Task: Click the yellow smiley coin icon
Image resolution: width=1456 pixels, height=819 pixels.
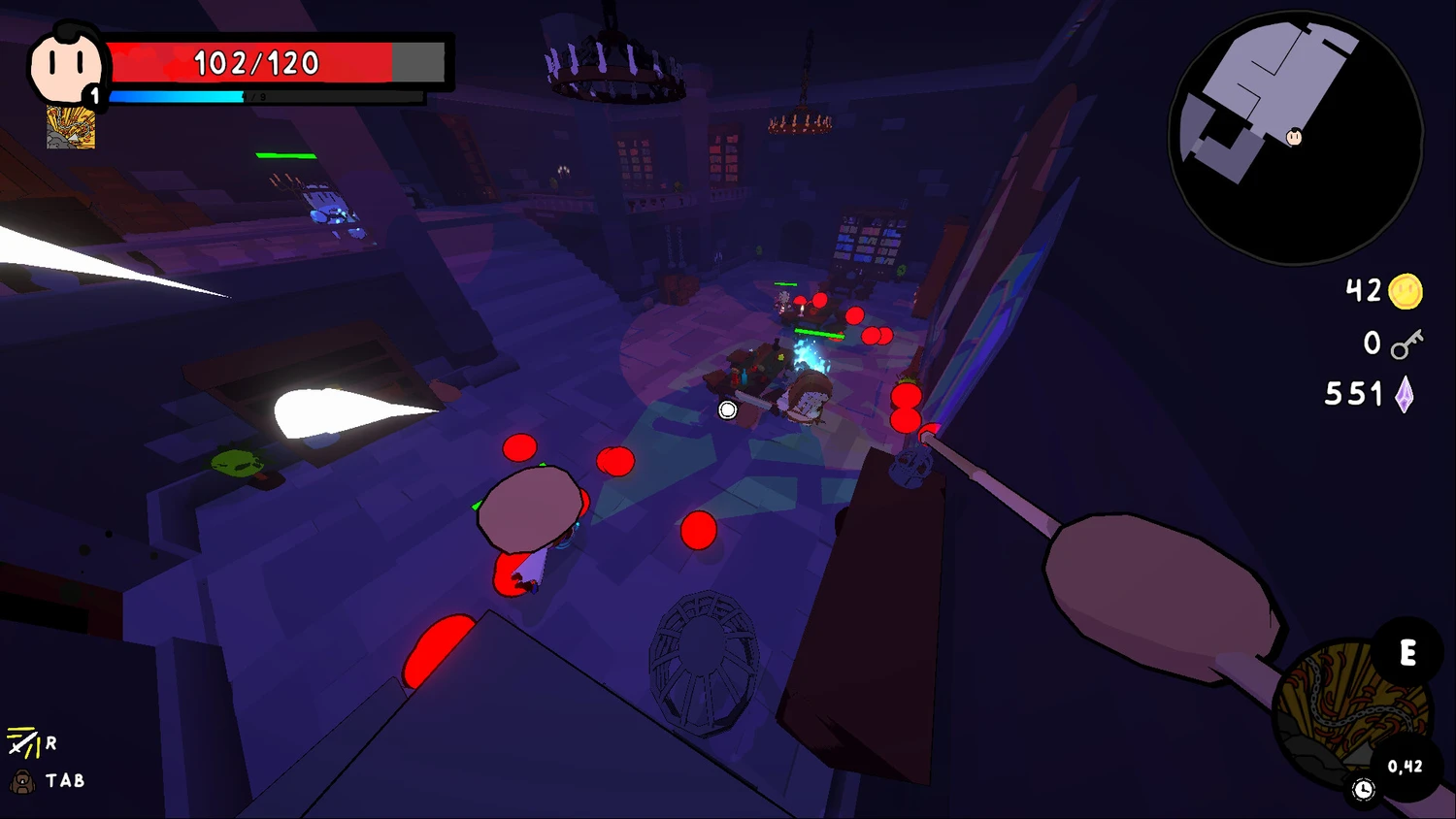Action: click(x=1406, y=291)
